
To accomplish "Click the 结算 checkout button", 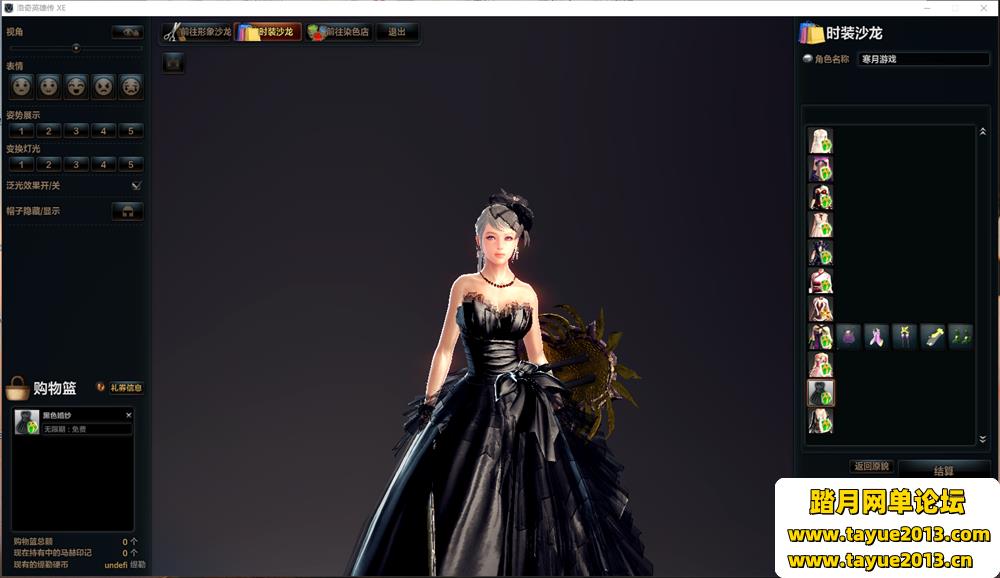I will 943,470.
